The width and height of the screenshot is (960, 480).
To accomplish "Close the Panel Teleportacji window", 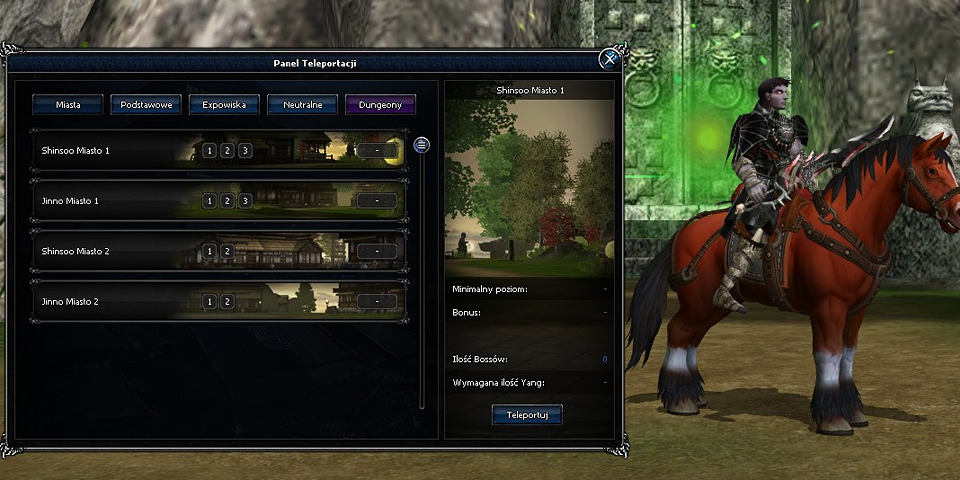I will (x=609, y=60).
